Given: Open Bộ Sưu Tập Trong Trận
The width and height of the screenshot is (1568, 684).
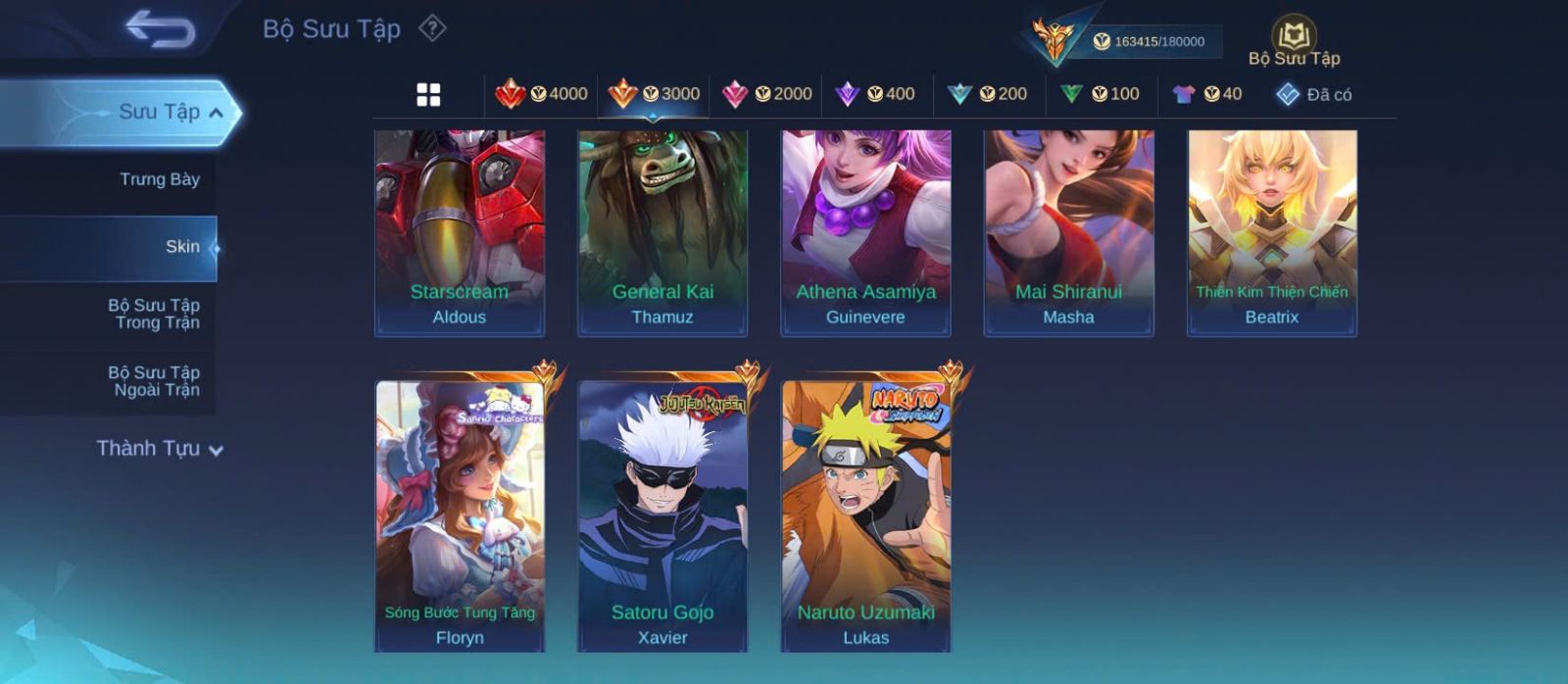Looking at the screenshot, I should [154, 314].
